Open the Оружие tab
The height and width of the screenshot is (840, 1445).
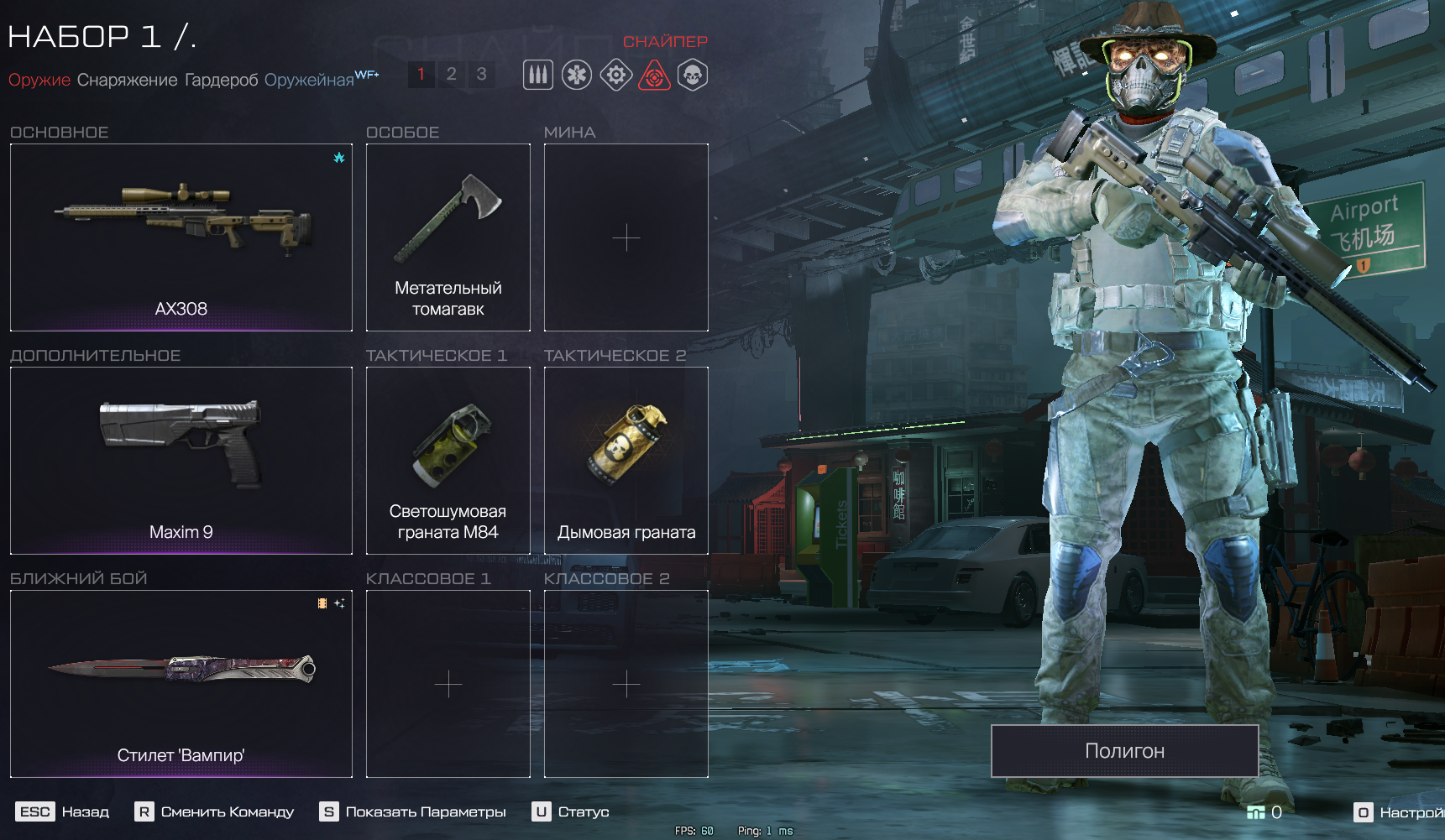(x=39, y=80)
